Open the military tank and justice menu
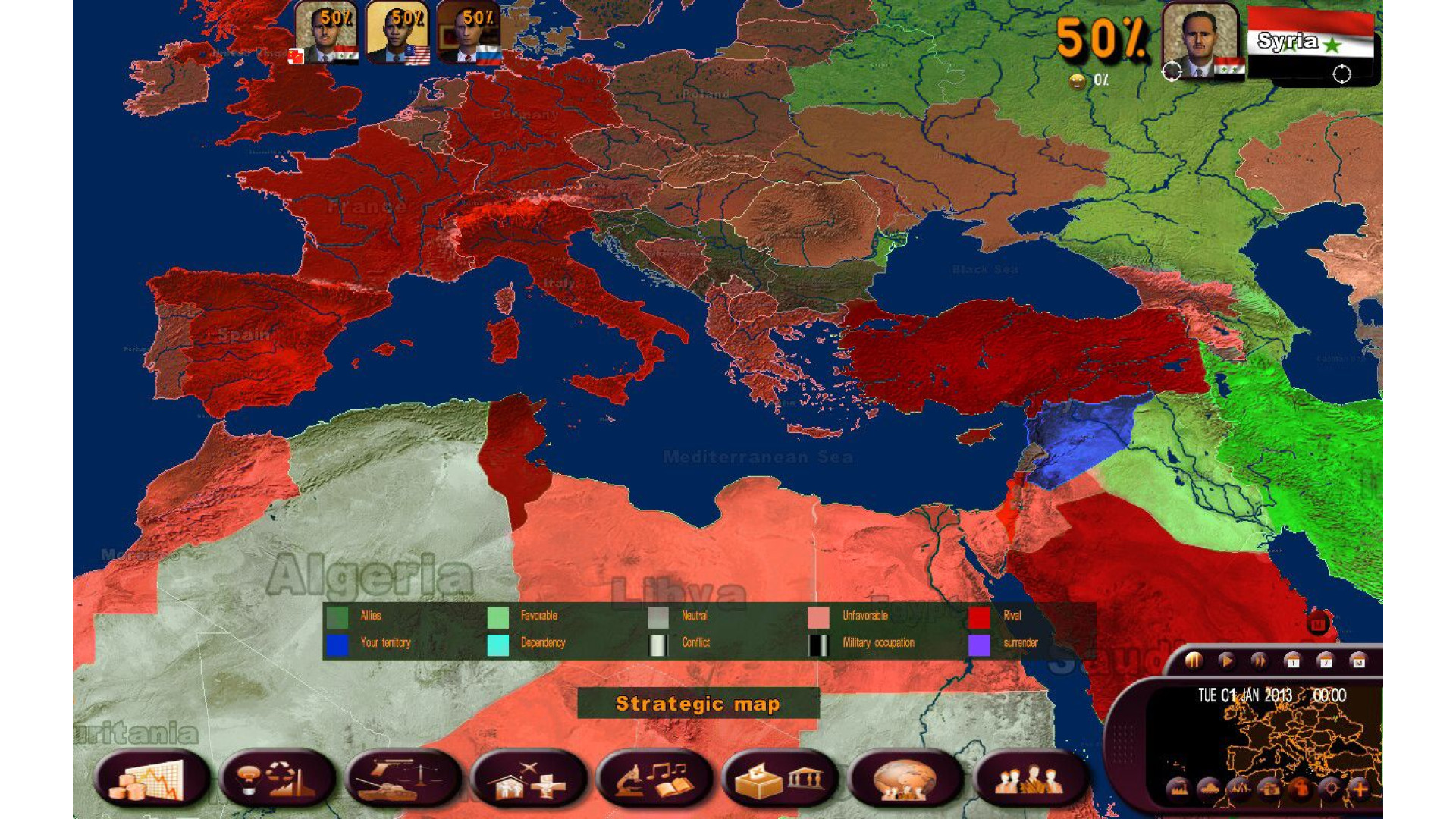 click(403, 780)
